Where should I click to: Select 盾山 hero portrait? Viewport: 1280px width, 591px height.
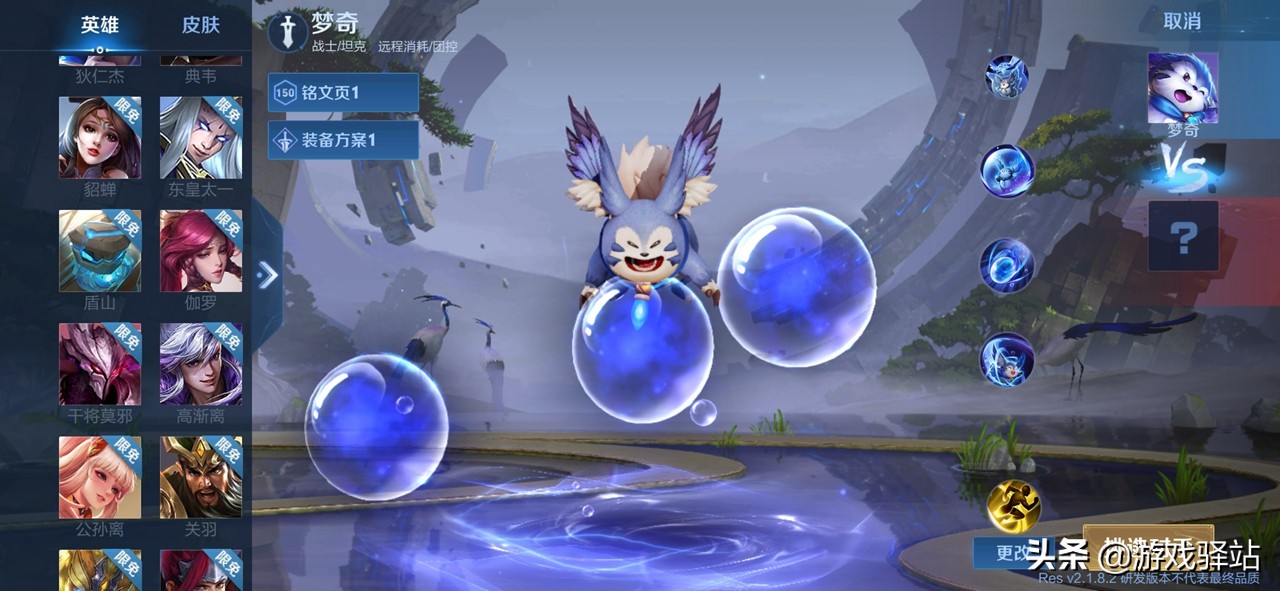click(100, 251)
